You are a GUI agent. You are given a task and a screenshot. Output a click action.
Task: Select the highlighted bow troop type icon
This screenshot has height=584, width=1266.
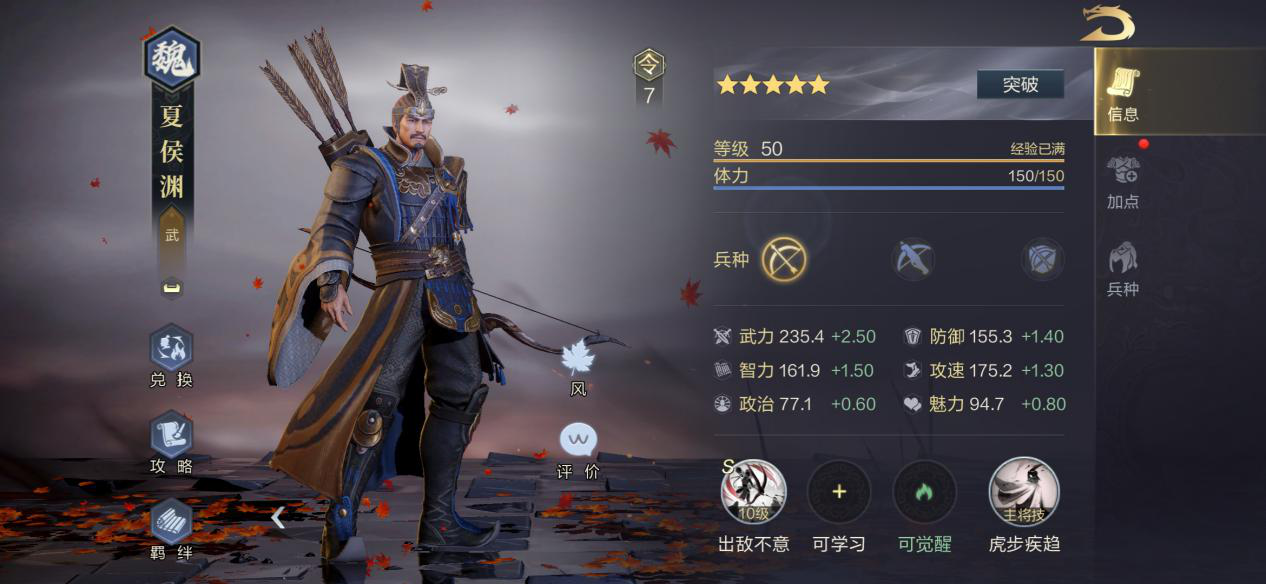pos(784,260)
